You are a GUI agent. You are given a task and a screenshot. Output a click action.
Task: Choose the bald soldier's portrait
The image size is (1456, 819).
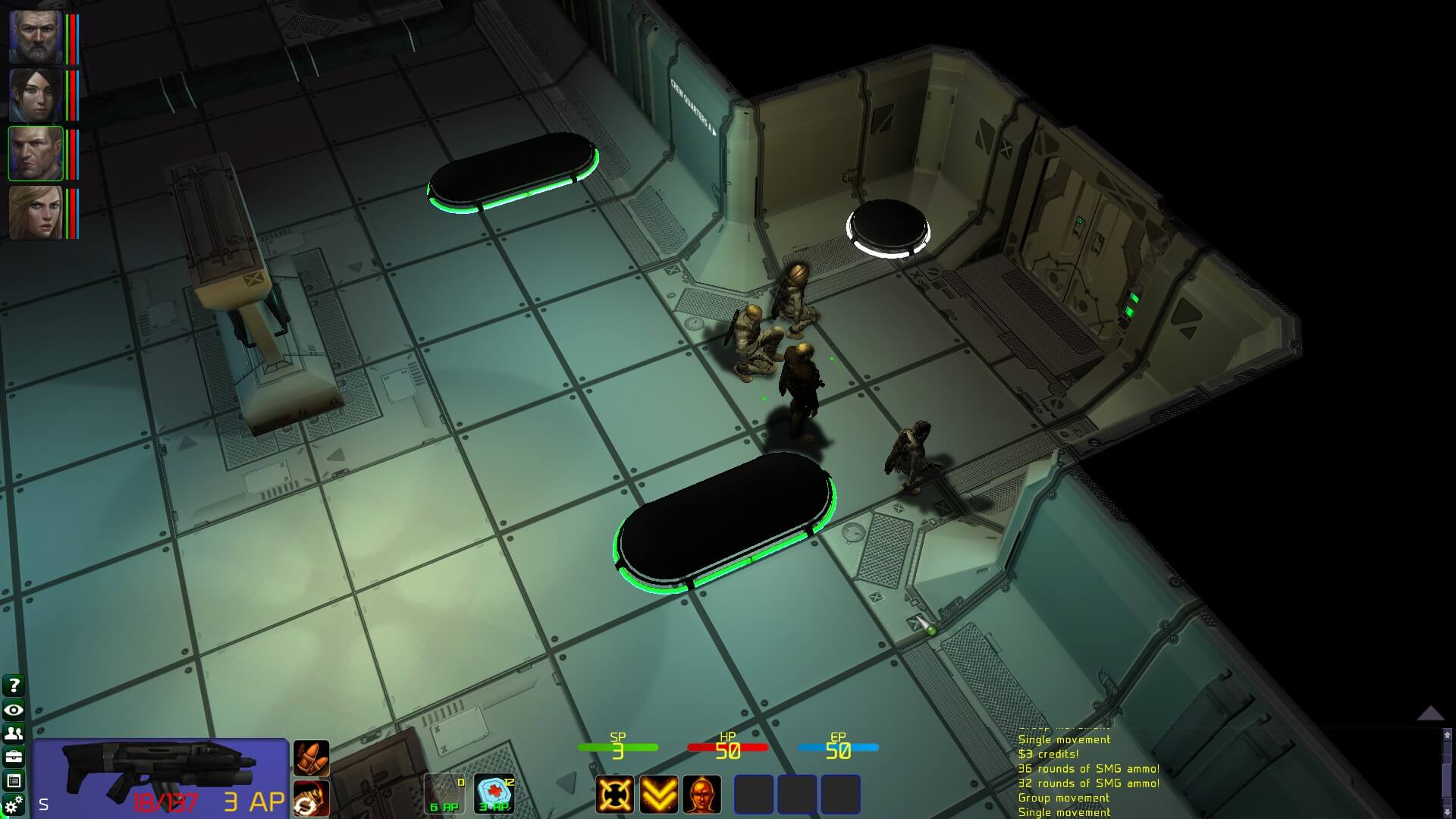36,153
